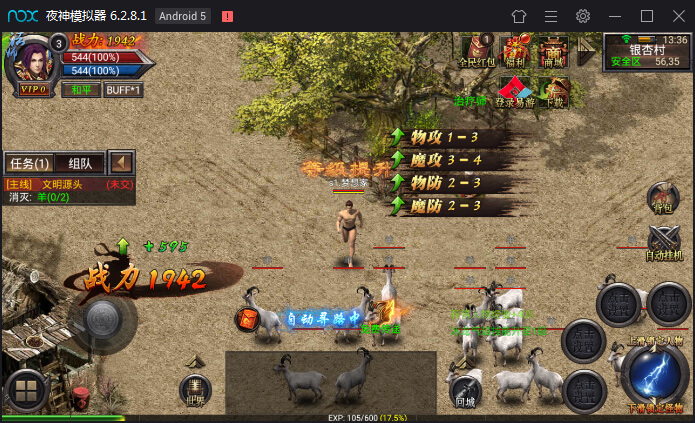
Task: Open the 商城 shop icon
Action: pyautogui.click(x=553, y=51)
